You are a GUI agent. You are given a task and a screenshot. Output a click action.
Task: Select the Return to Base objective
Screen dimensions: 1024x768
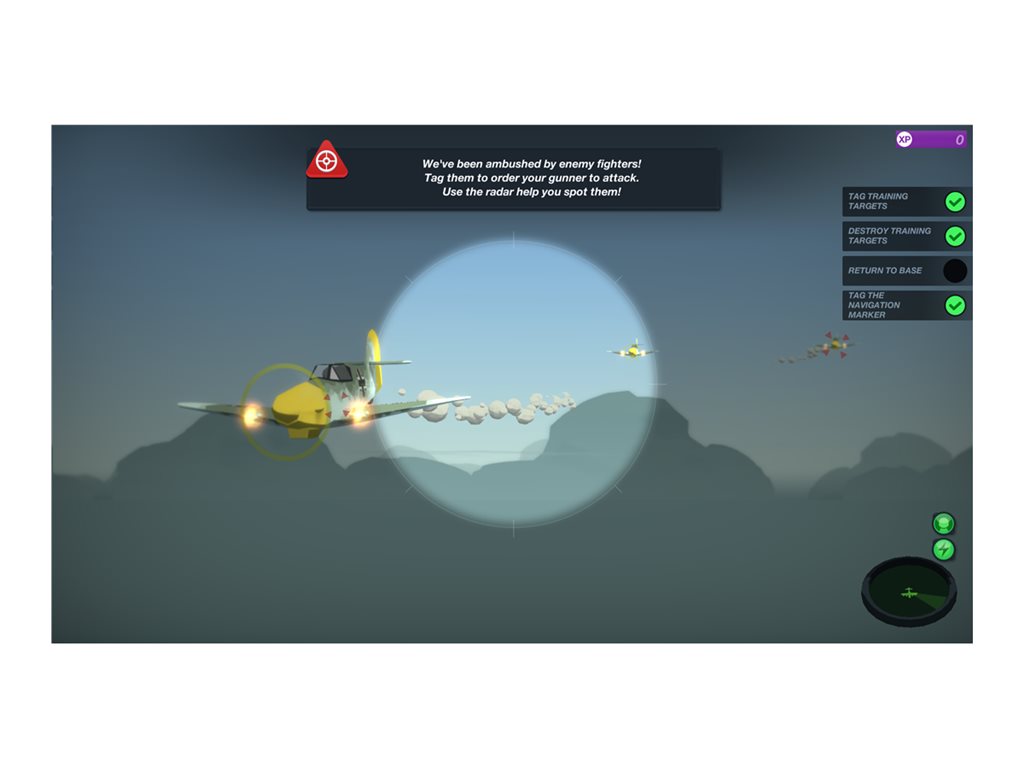tap(906, 271)
